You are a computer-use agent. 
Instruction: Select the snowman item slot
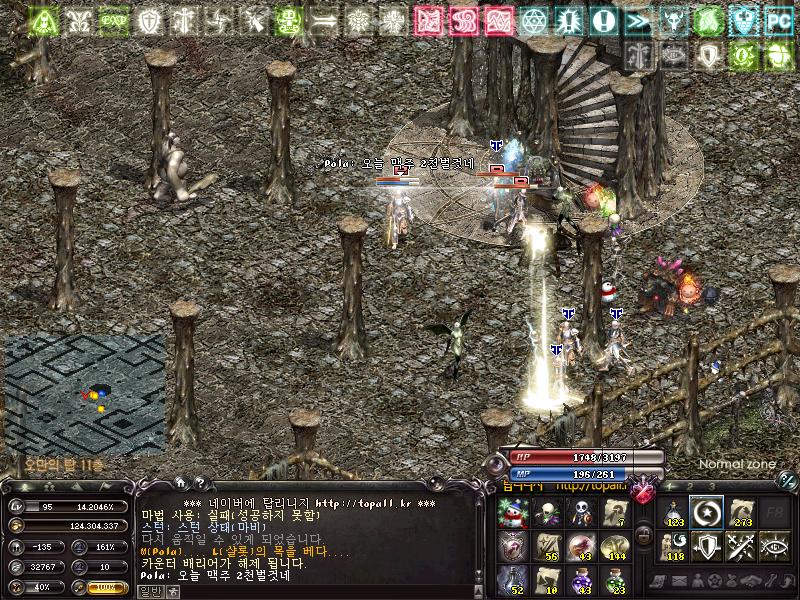click(512, 513)
